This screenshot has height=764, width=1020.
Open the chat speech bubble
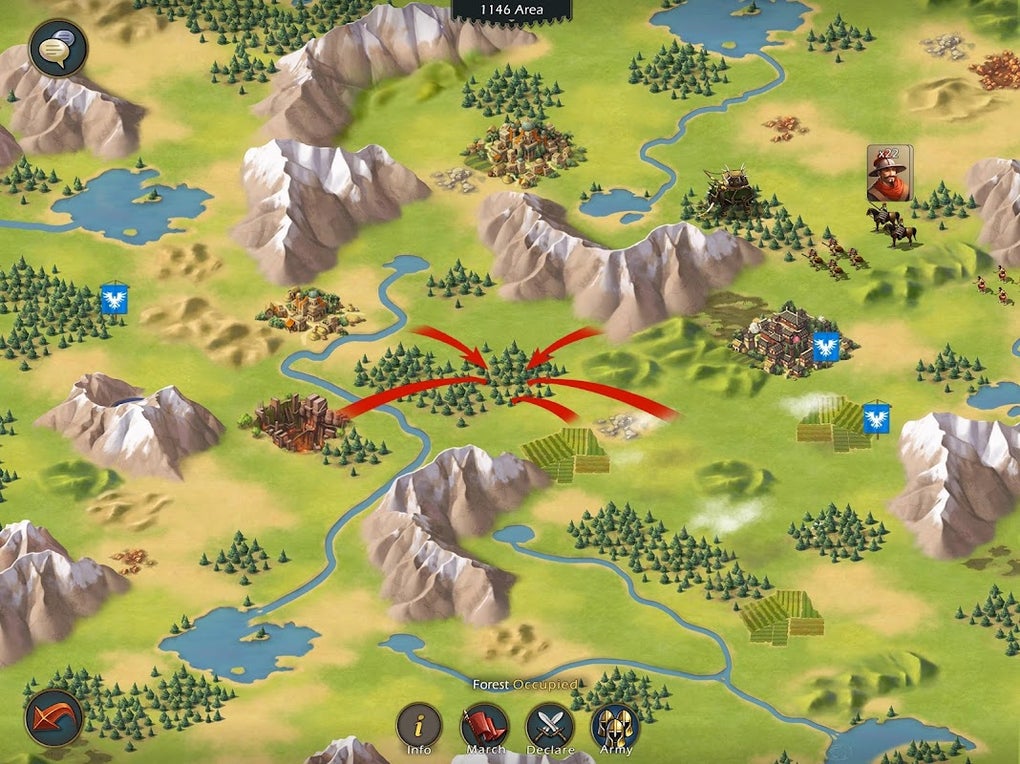58,48
